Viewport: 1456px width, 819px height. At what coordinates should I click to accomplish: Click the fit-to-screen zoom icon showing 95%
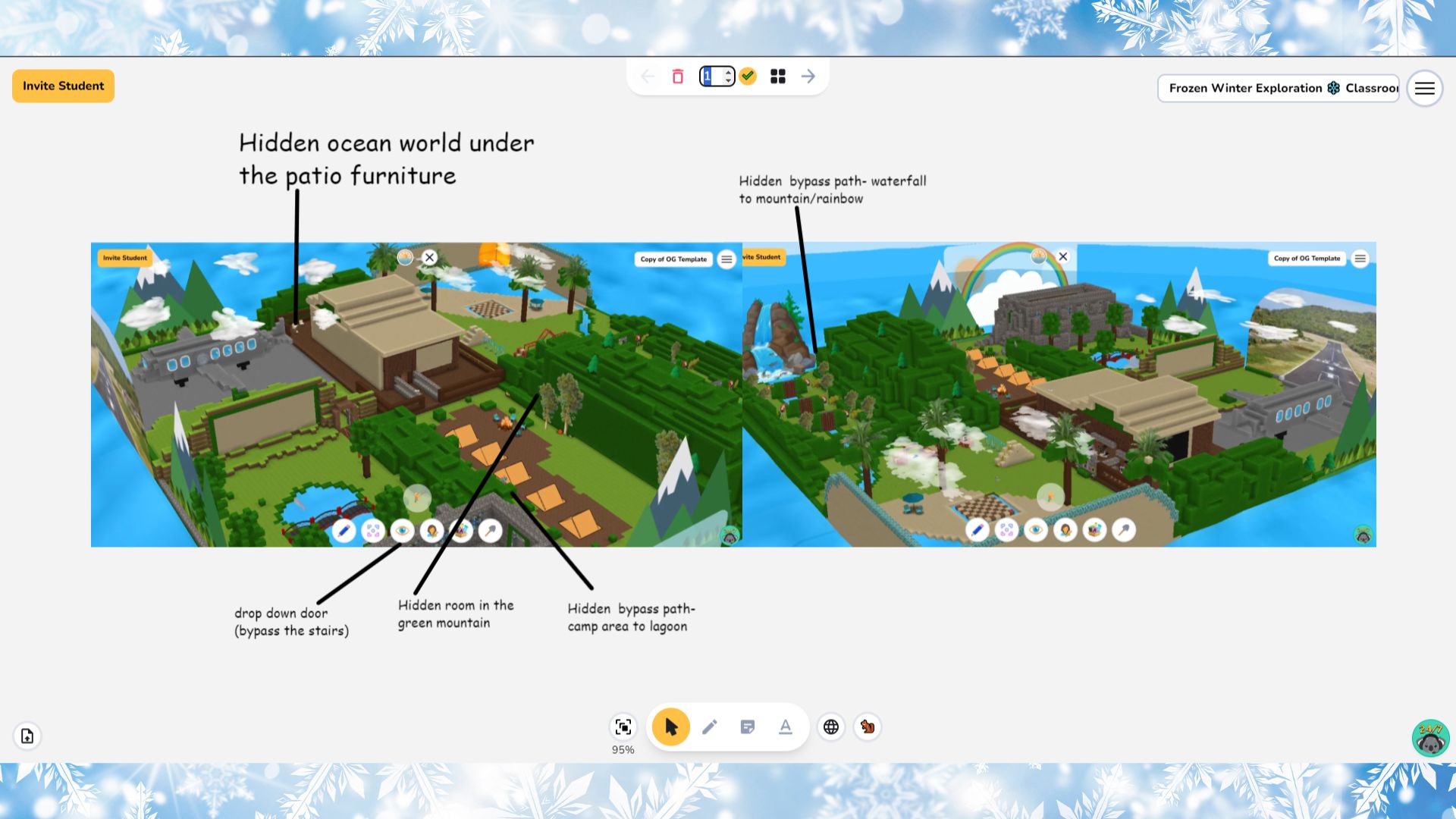click(623, 726)
